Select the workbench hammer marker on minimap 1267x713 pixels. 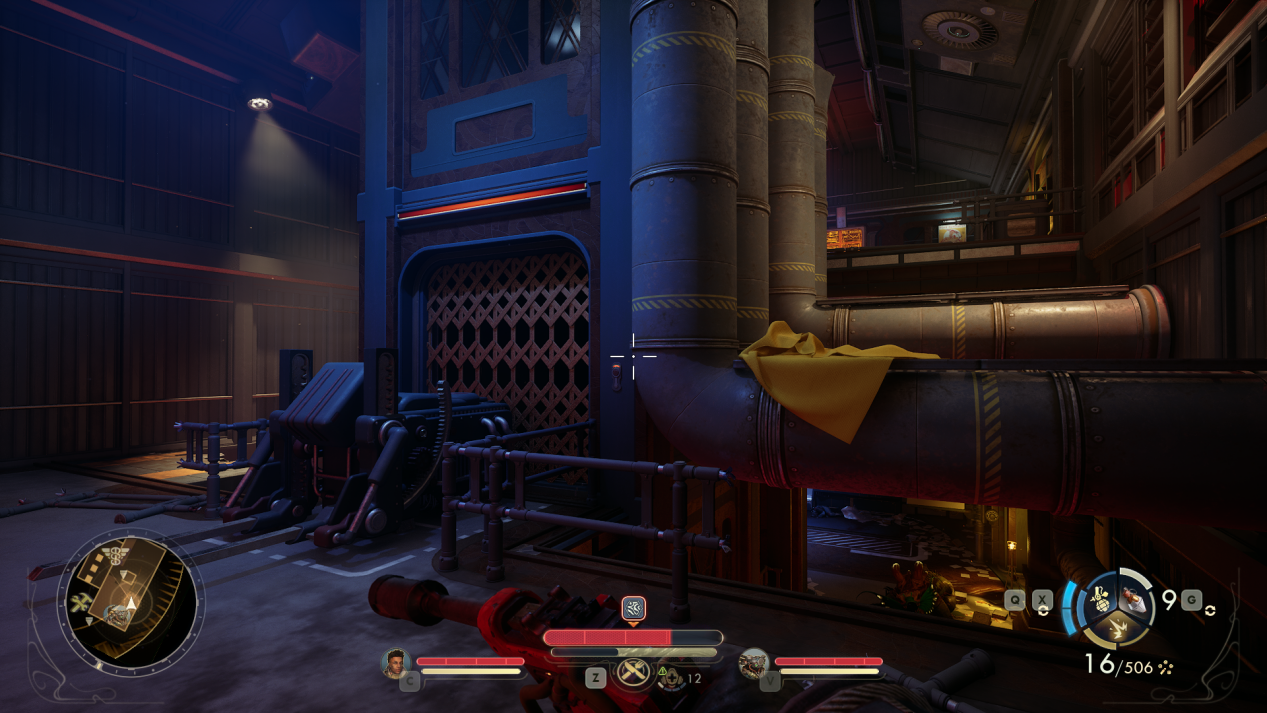(x=82, y=602)
